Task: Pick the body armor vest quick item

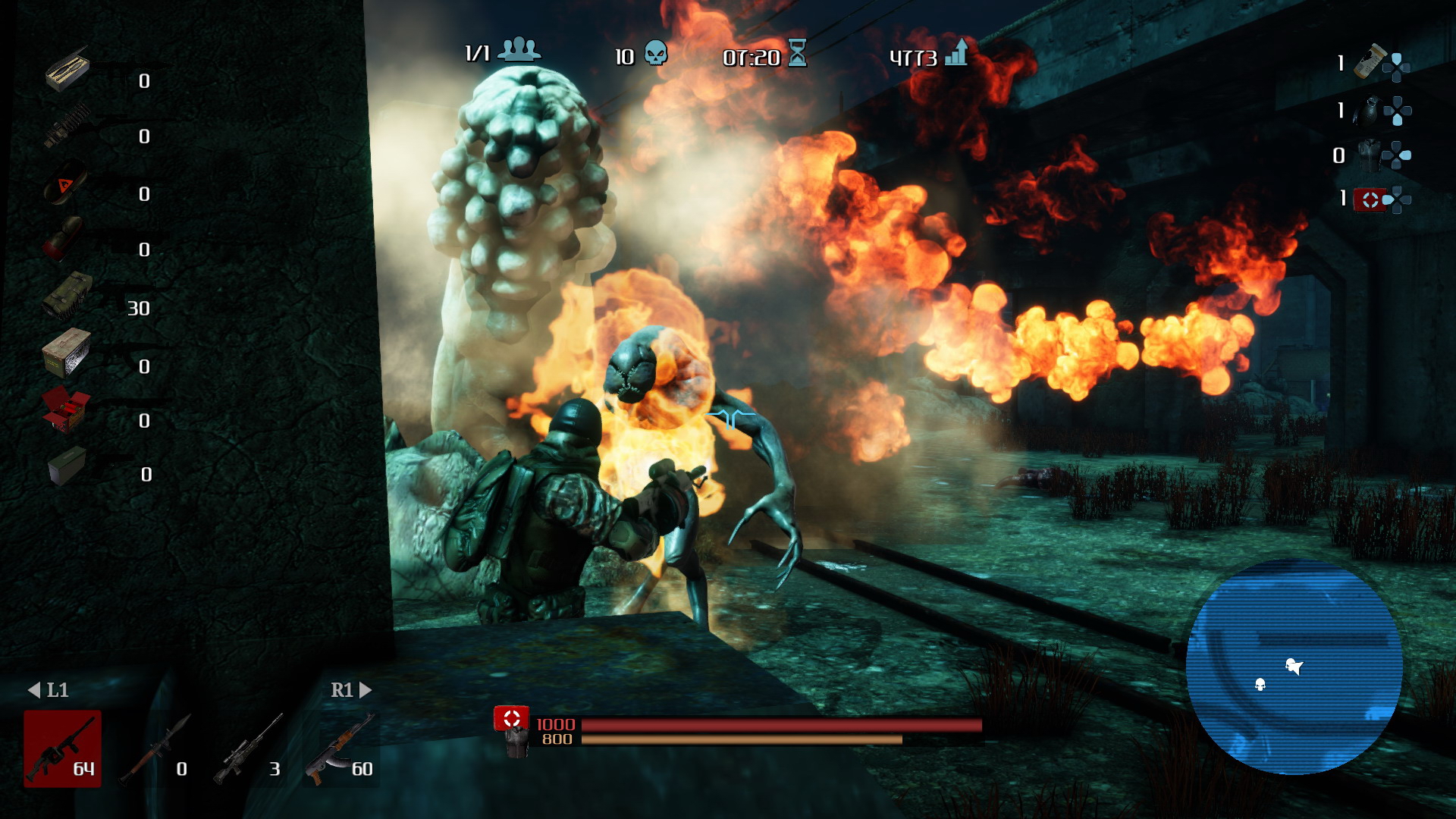Action: (x=1369, y=155)
